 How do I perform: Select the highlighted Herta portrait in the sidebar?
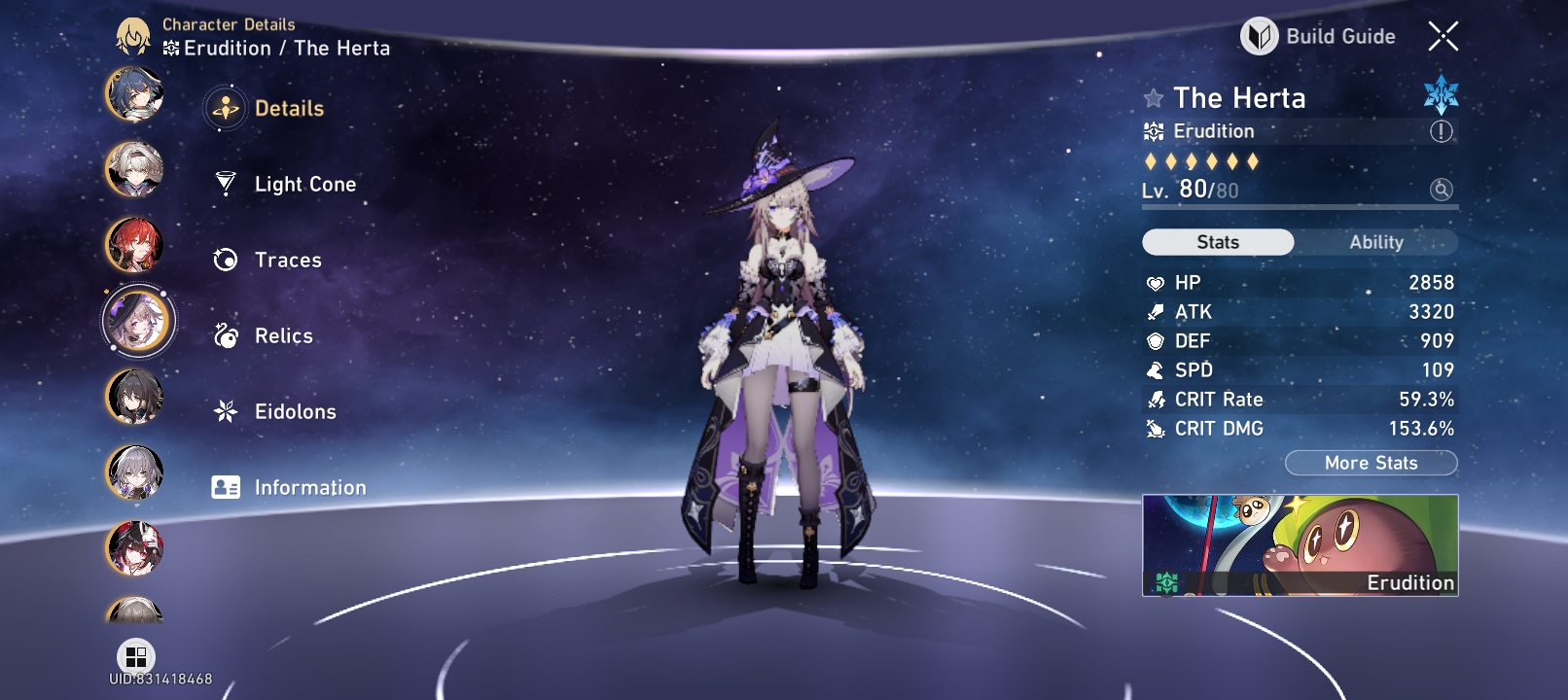[x=137, y=321]
